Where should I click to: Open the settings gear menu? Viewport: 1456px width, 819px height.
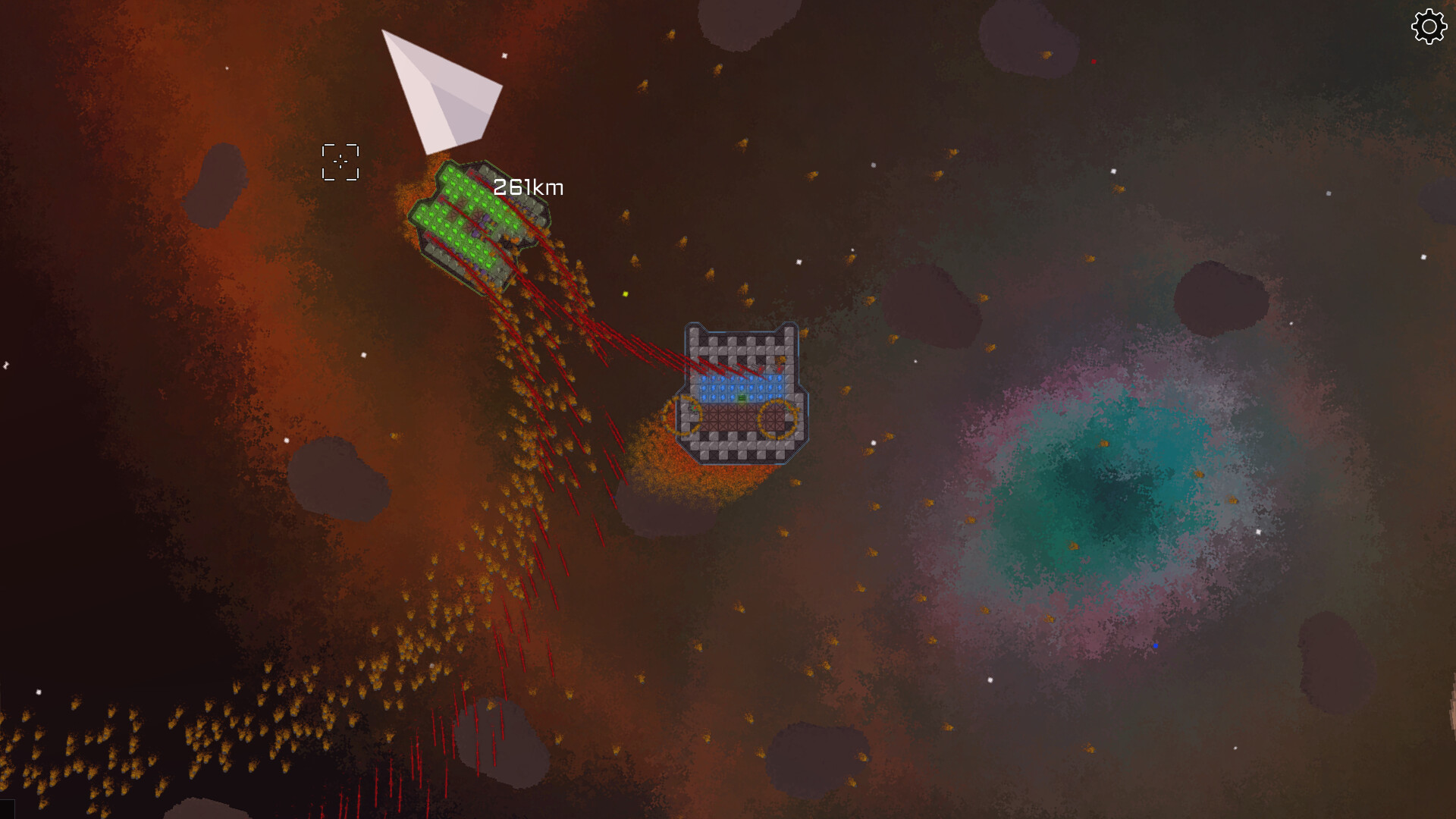1429,26
